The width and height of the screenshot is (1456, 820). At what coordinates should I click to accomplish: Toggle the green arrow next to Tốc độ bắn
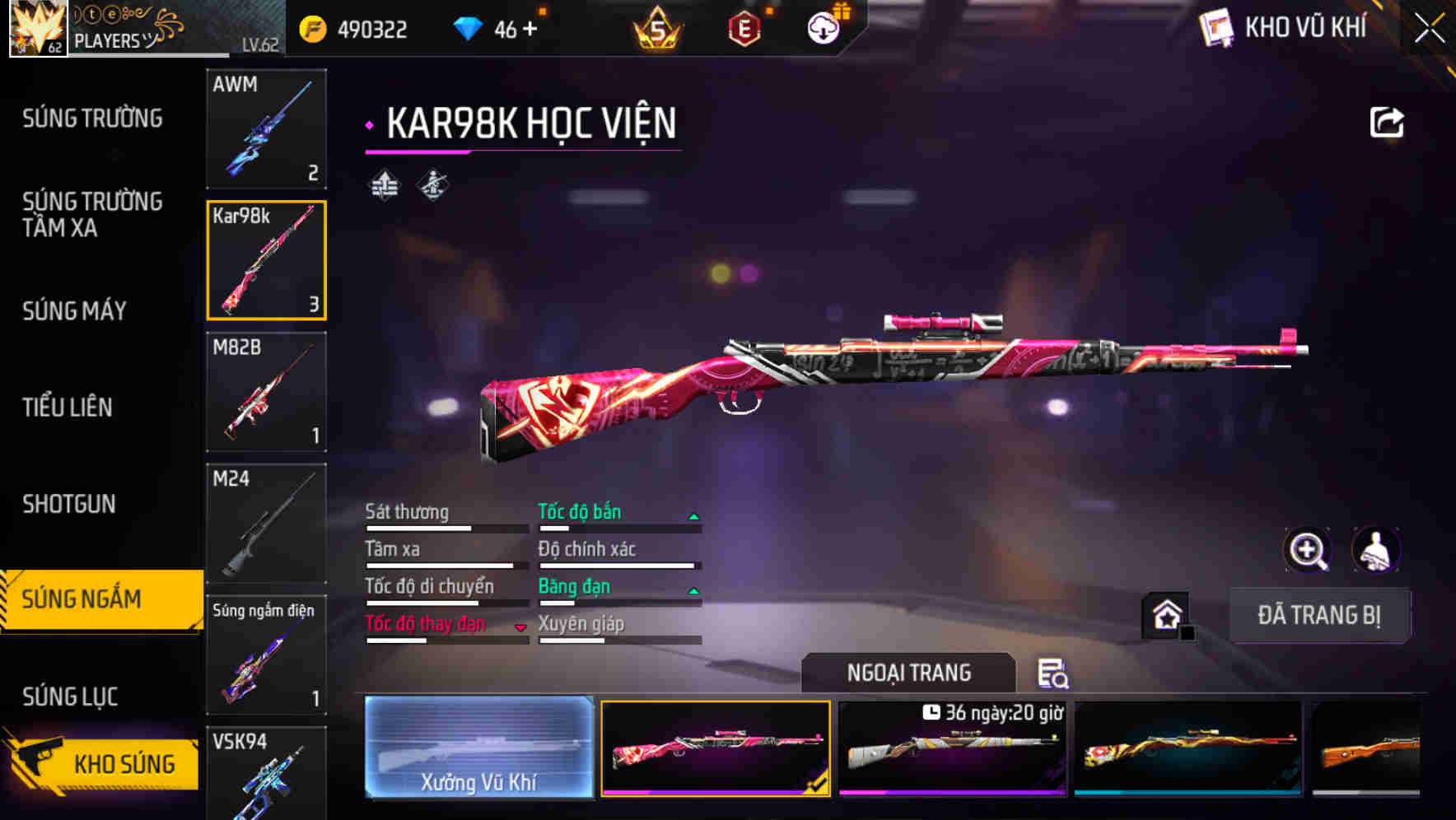pyautogui.click(x=693, y=515)
